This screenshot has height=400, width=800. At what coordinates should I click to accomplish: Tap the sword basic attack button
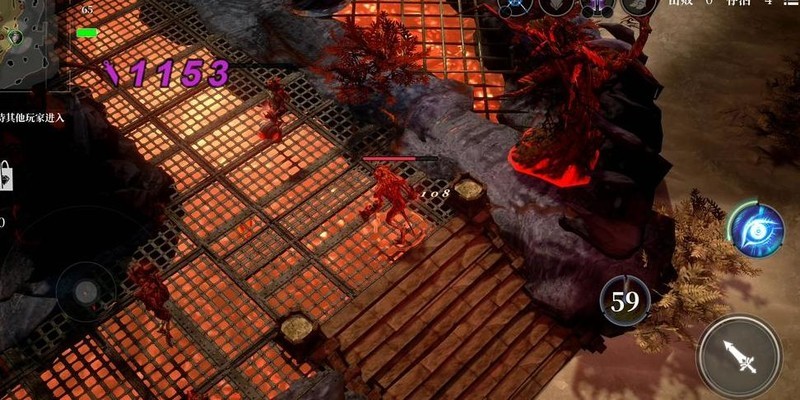pyautogui.click(x=740, y=356)
